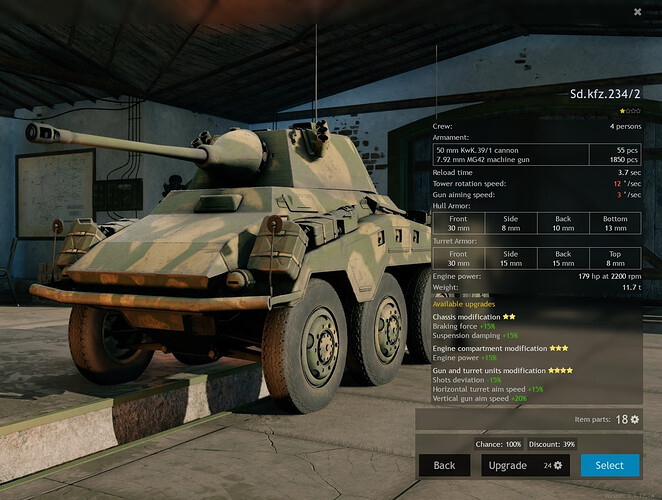Upgrade the vehicle for 24 parts
Viewport: 662px width, 500px height.
(x=525, y=465)
